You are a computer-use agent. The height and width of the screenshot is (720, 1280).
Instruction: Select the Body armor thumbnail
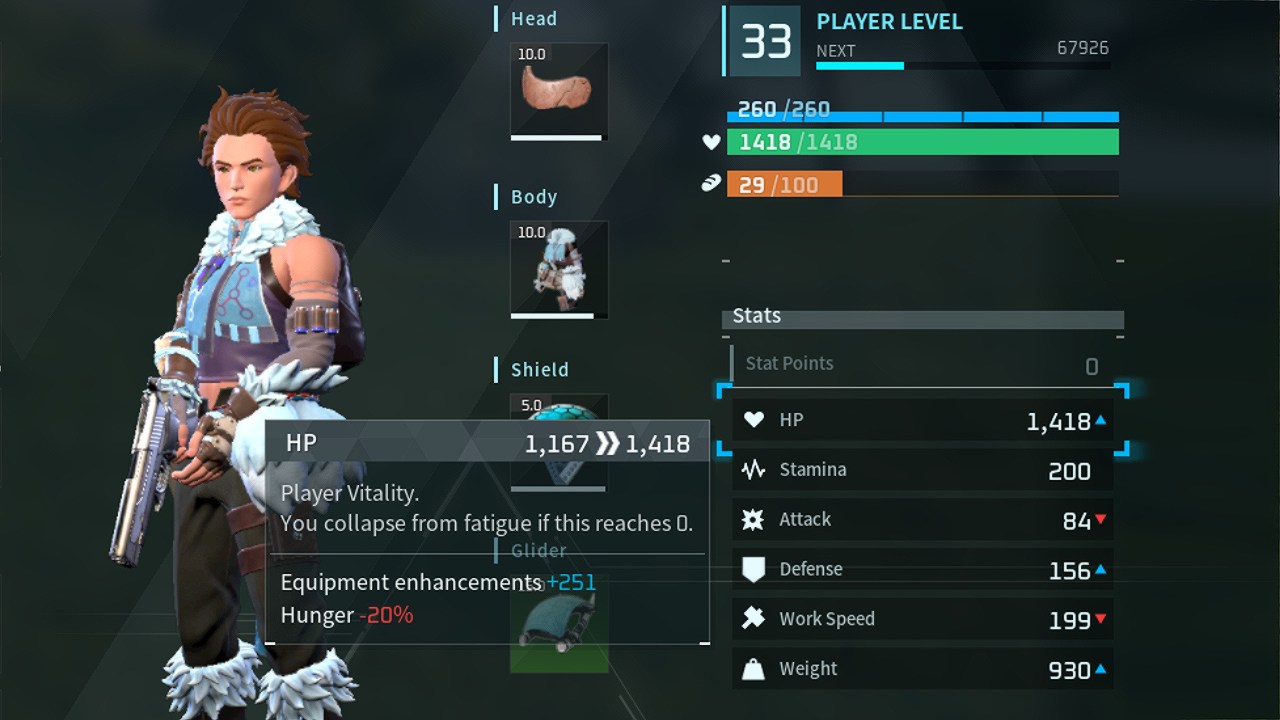tap(558, 267)
